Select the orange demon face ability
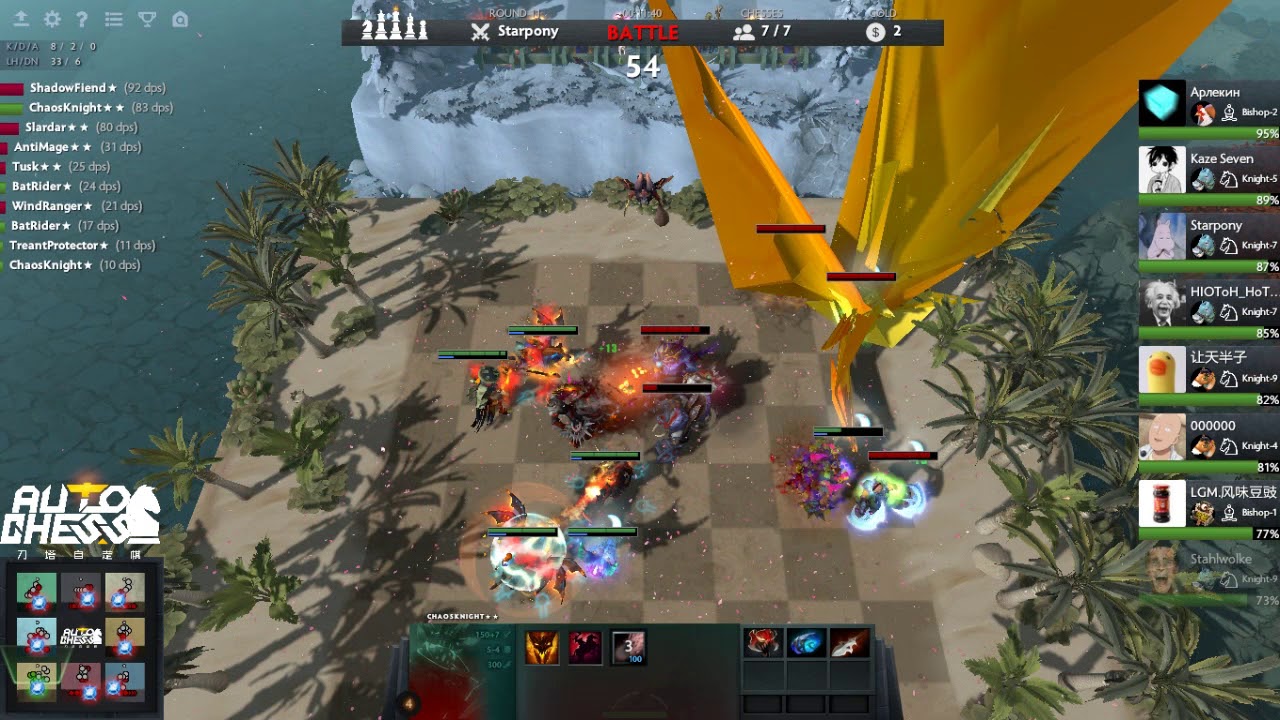The width and height of the screenshot is (1280, 720). click(x=542, y=647)
